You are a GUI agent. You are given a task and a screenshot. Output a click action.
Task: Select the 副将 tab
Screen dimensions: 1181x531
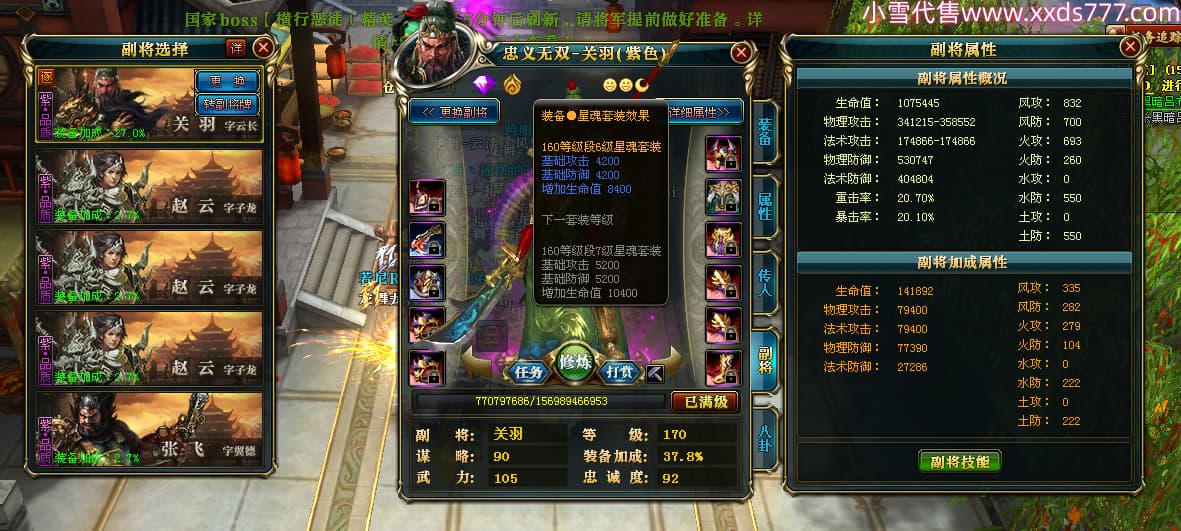(765, 360)
